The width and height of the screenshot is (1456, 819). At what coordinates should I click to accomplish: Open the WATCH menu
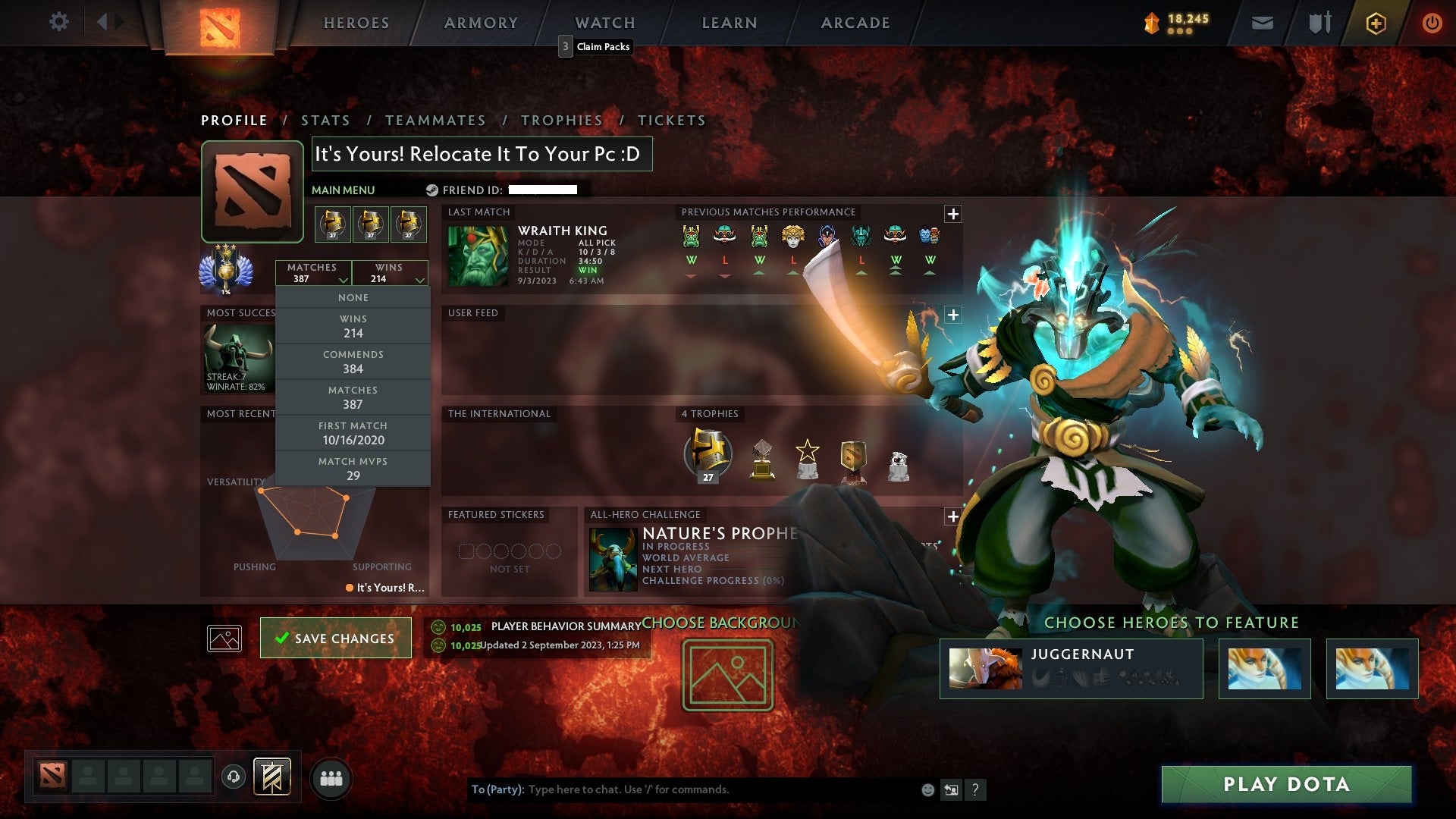(604, 23)
